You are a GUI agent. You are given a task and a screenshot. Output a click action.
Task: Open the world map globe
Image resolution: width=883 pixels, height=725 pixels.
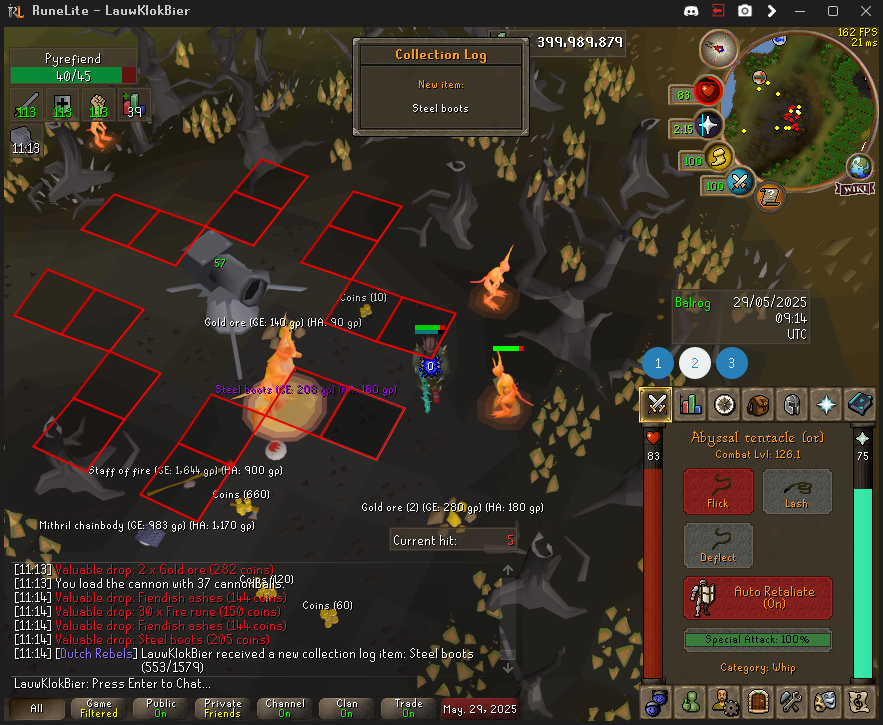tap(859, 165)
